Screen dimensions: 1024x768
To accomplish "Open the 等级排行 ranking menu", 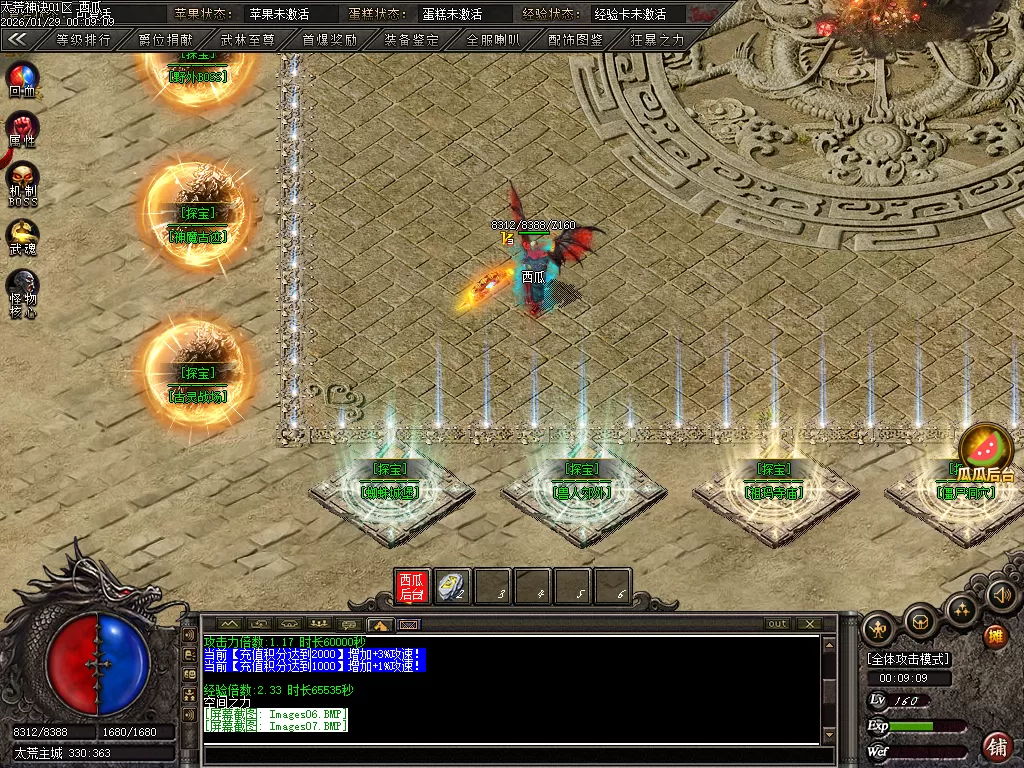I will tap(83, 40).
